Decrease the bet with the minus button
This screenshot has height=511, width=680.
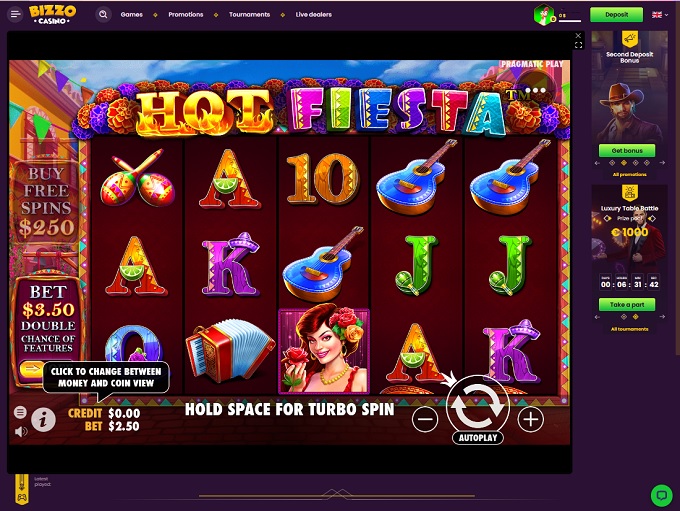(x=425, y=419)
